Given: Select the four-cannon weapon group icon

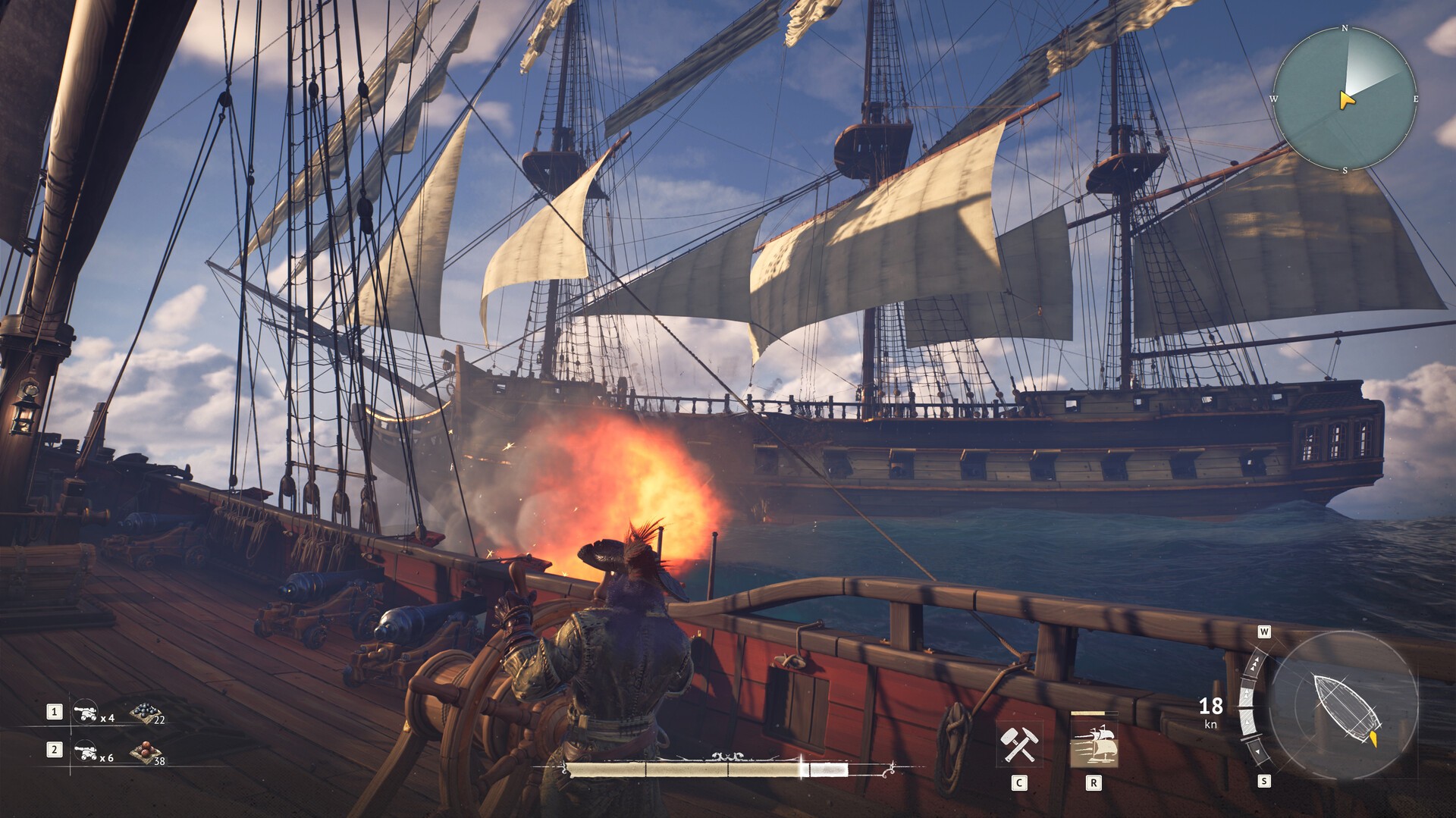Looking at the screenshot, I should pos(84,712).
